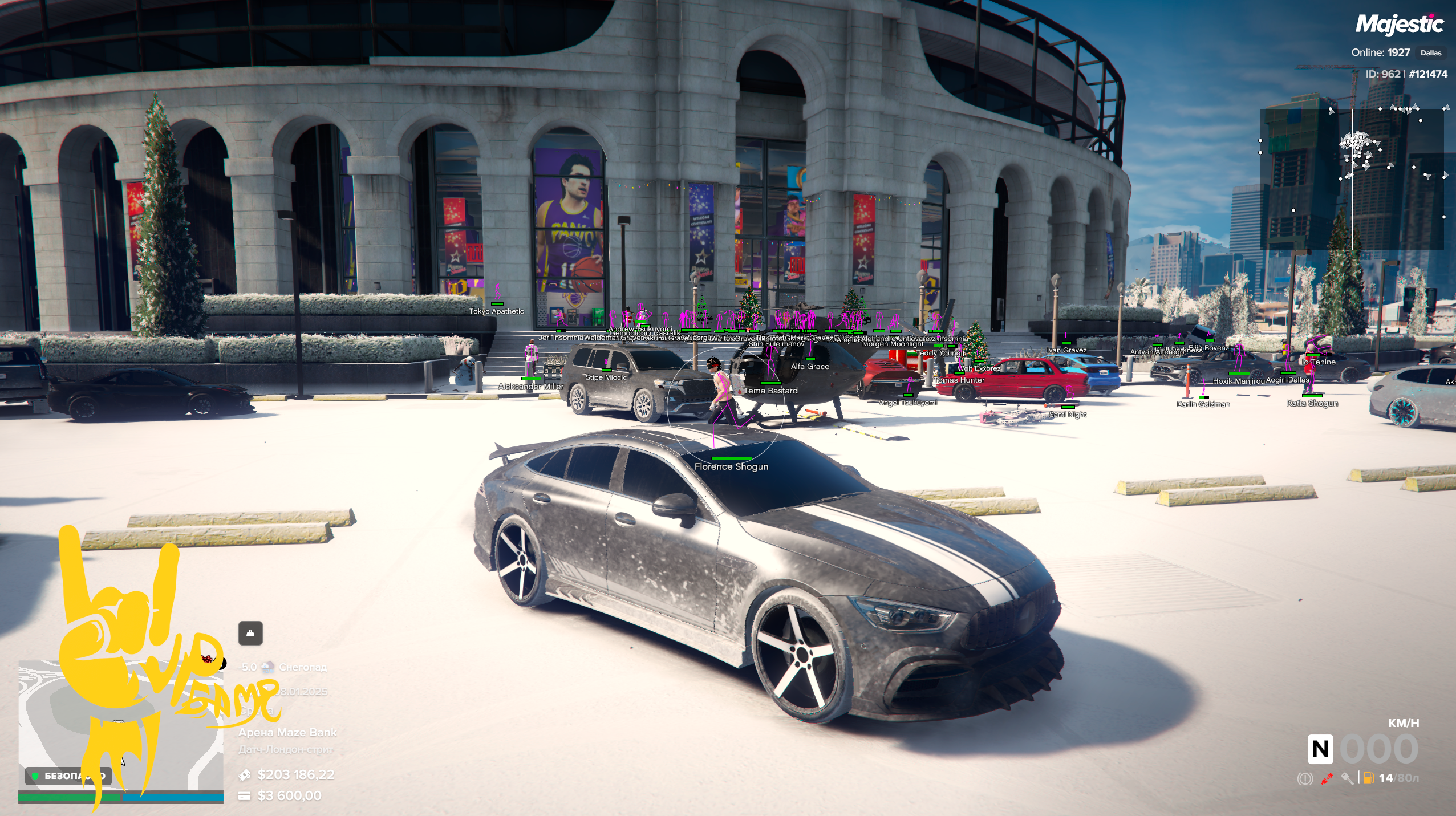Click the car key engine icon
Screen dimensions: 1456x816
[1347, 778]
